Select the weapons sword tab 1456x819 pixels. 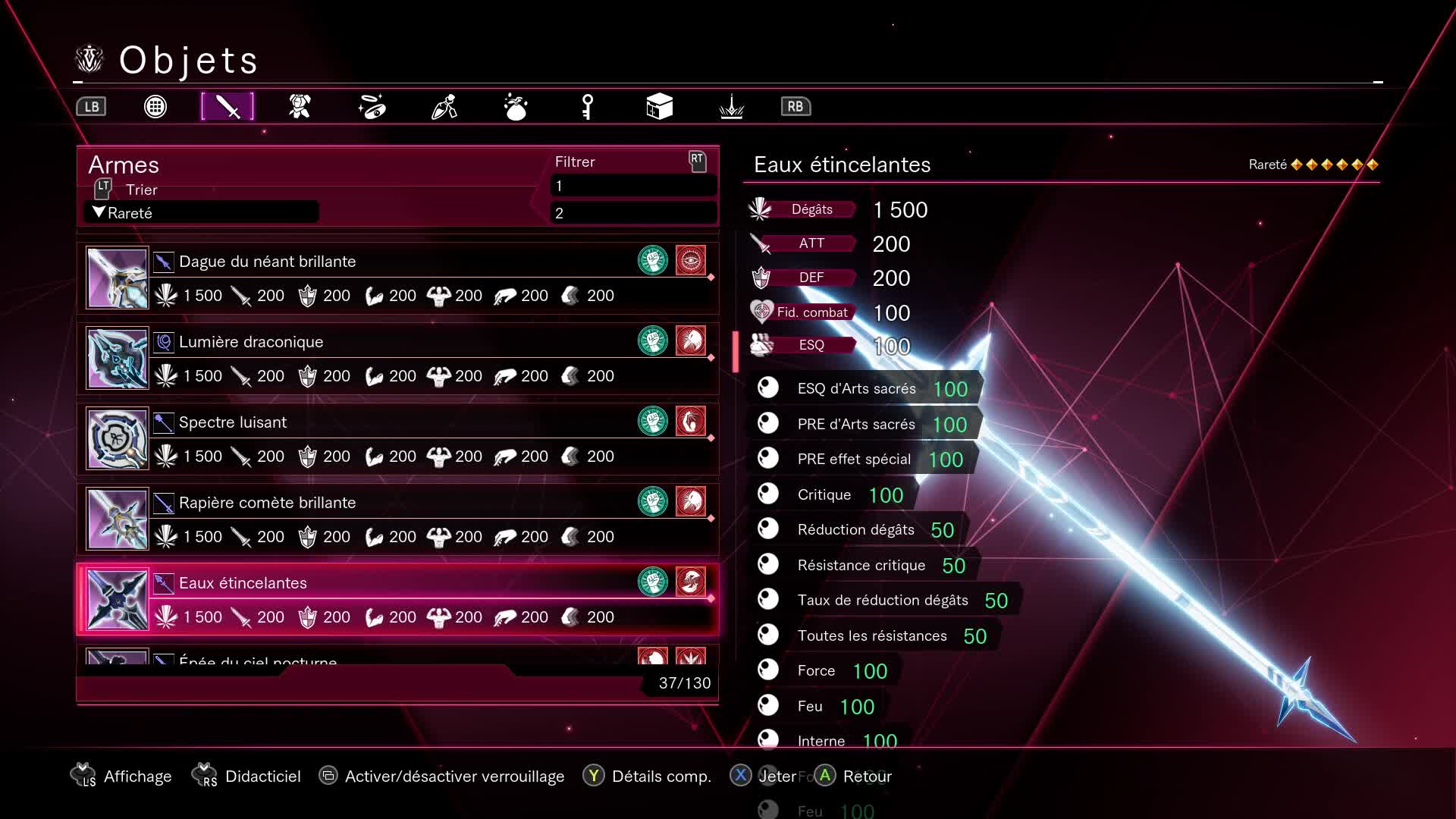[x=227, y=107]
